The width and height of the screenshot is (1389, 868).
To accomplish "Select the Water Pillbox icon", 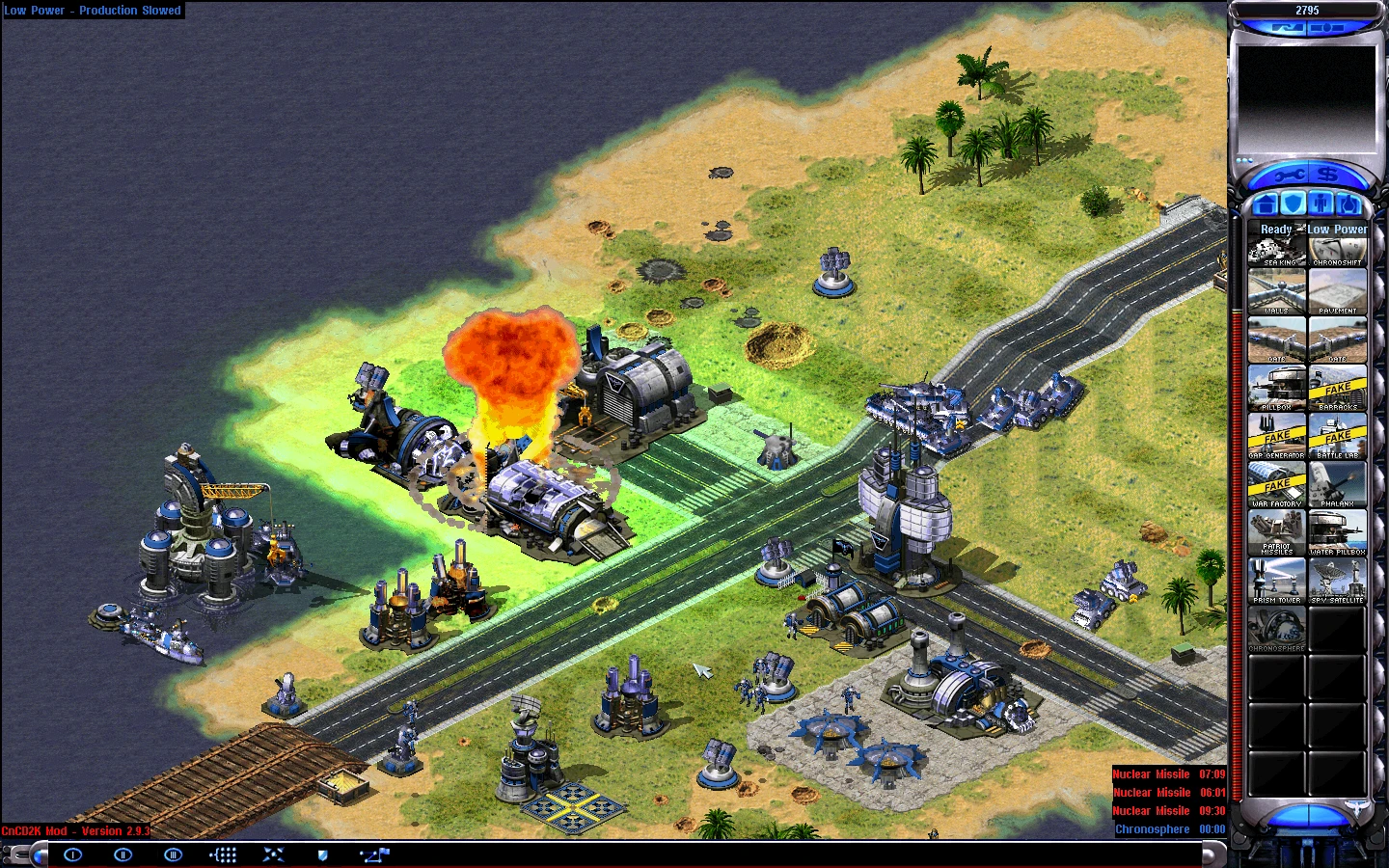I will [x=1337, y=532].
